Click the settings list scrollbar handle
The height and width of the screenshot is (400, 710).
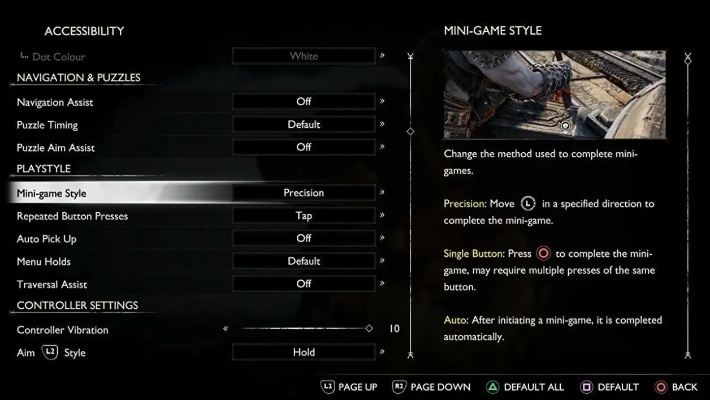[410, 131]
